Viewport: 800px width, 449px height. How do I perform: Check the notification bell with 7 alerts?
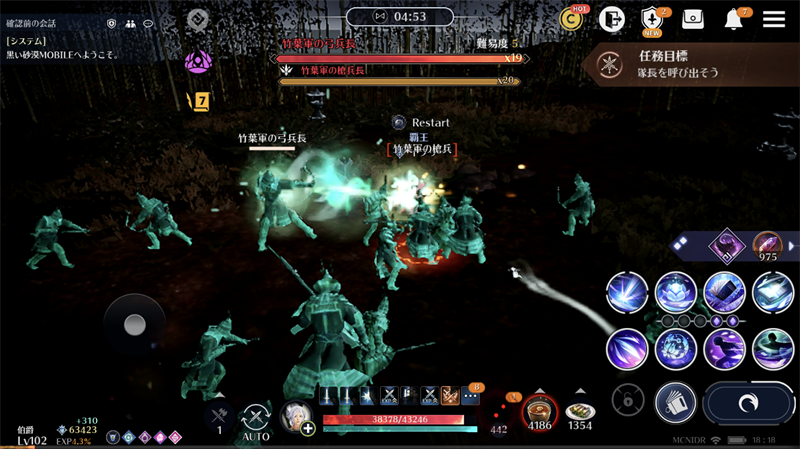[734, 19]
